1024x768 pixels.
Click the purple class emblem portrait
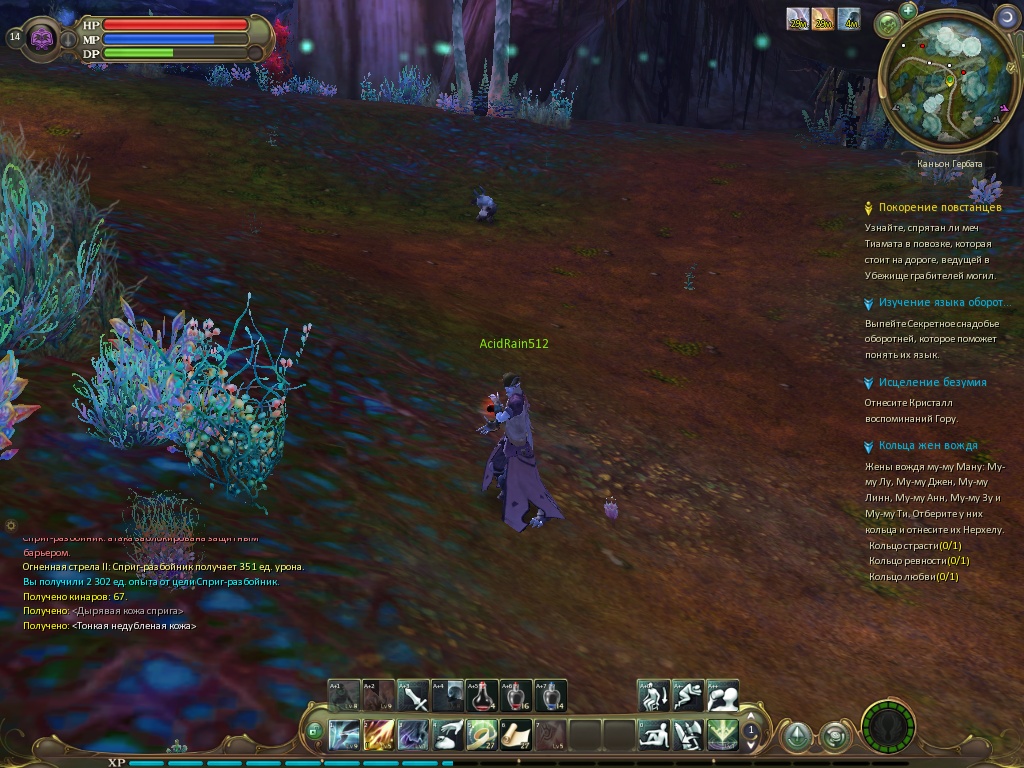click(x=42, y=38)
